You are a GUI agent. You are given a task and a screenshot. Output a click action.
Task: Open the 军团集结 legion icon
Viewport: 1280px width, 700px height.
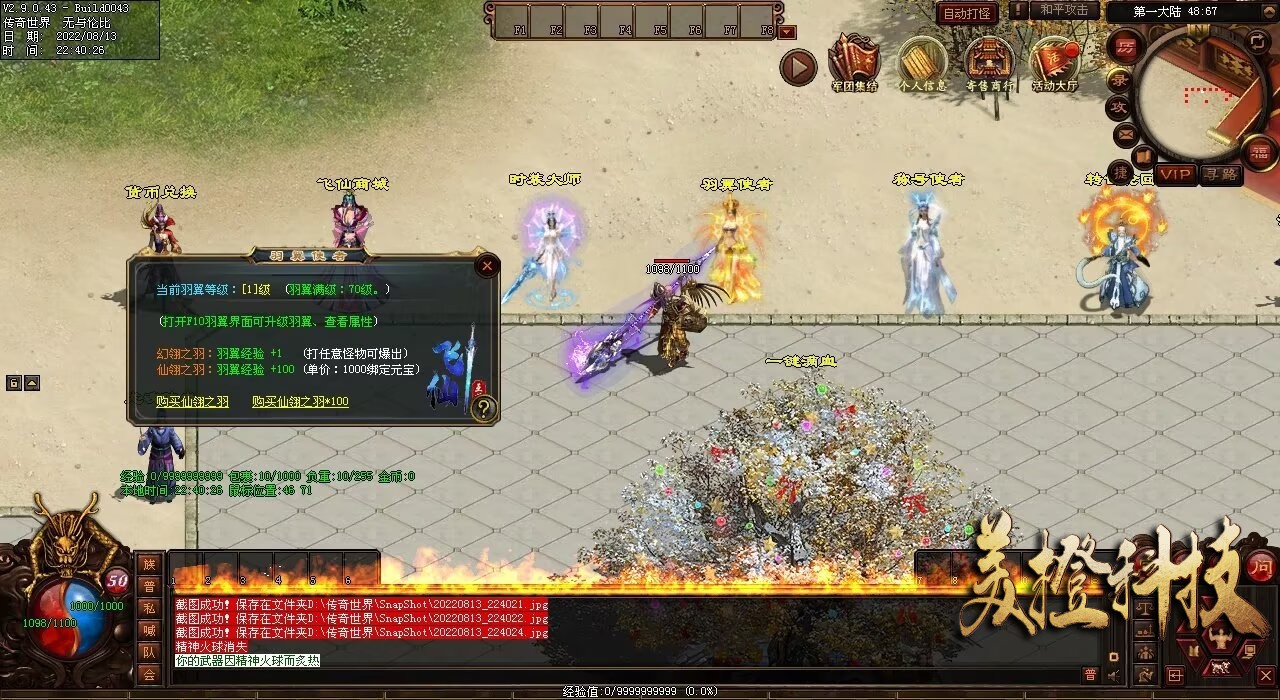(854, 63)
